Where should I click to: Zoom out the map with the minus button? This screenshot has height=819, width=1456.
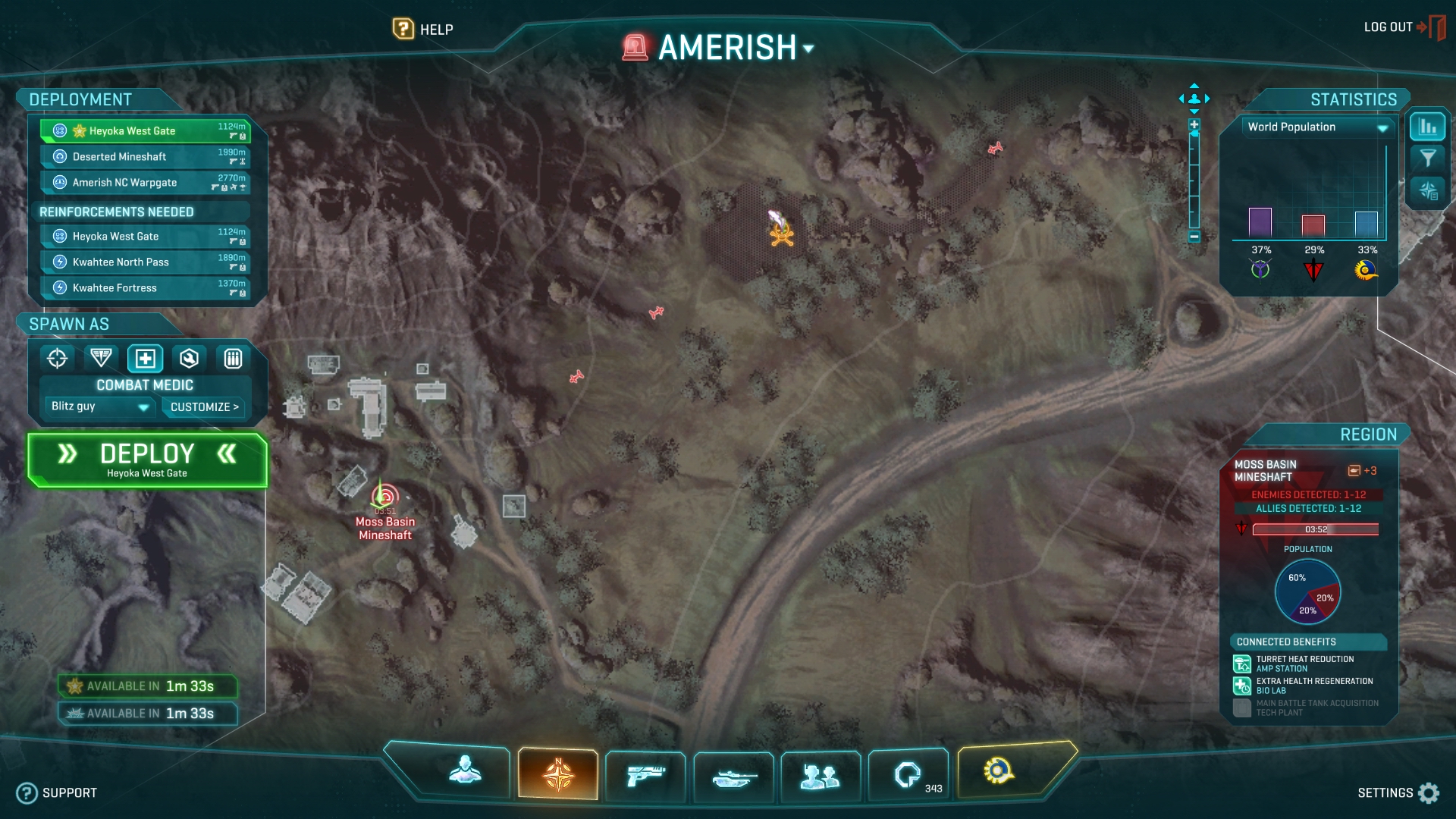tap(1194, 237)
